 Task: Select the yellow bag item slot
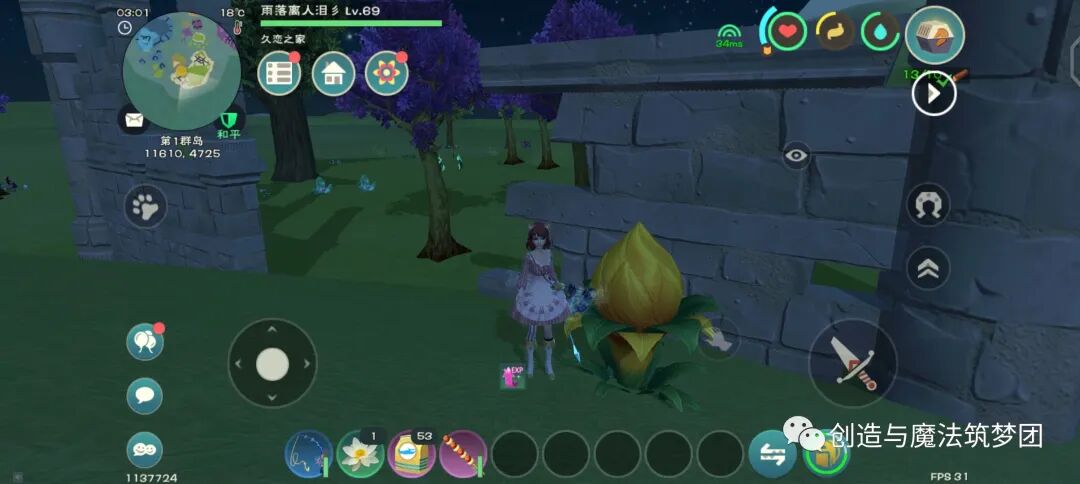pos(411,454)
